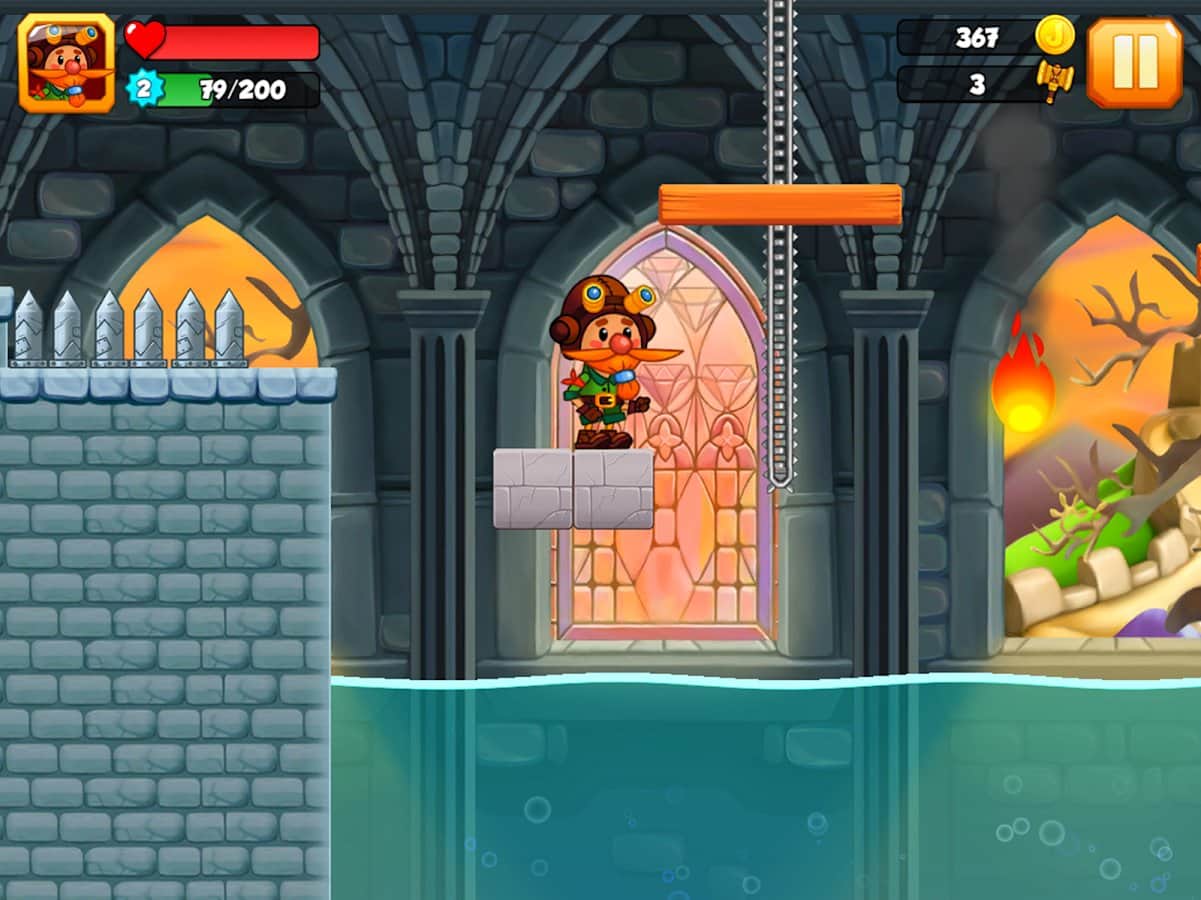Pause the game with the orange button

tap(1134, 63)
